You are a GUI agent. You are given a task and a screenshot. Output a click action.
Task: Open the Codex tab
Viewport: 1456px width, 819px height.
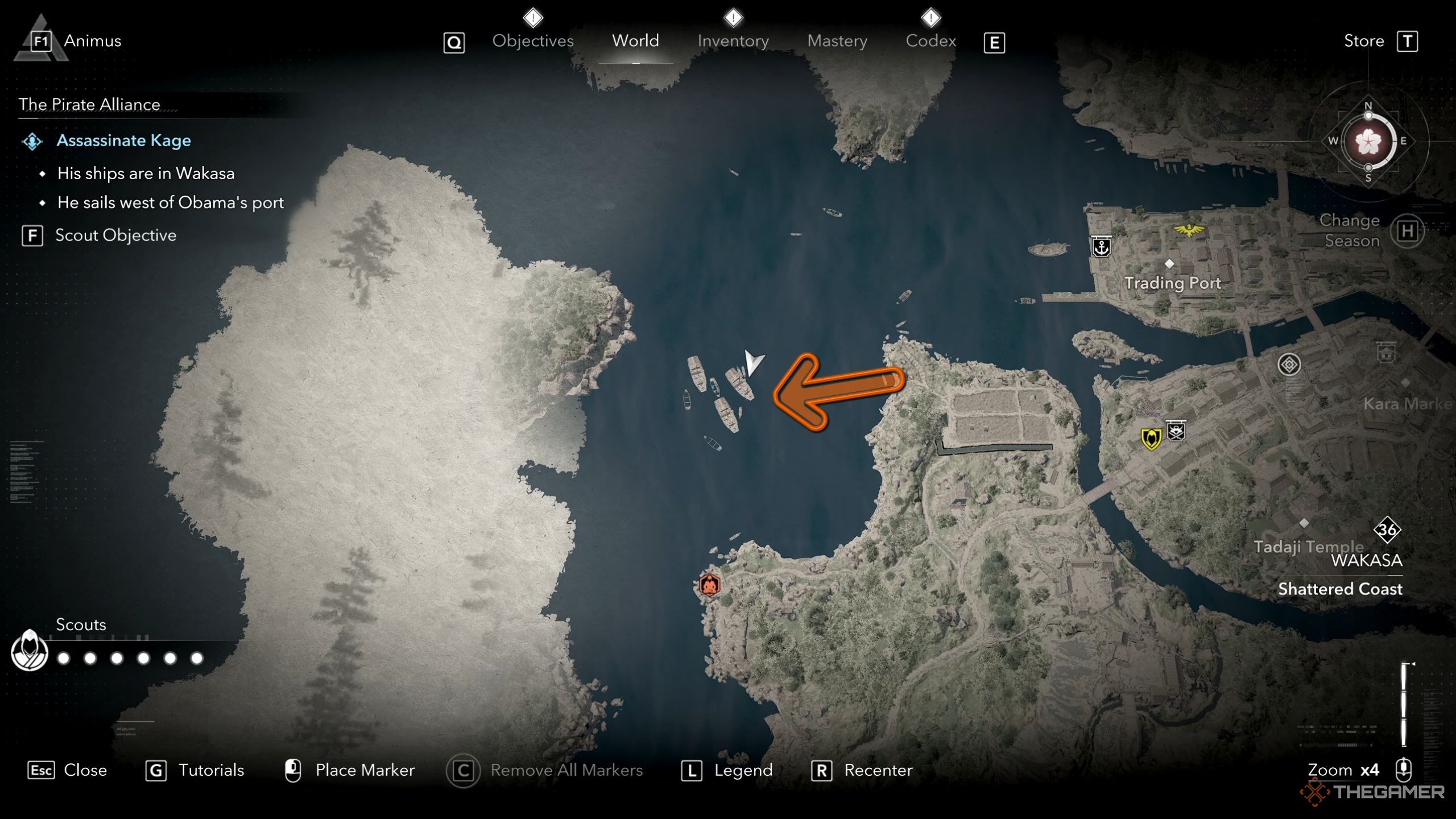(930, 41)
